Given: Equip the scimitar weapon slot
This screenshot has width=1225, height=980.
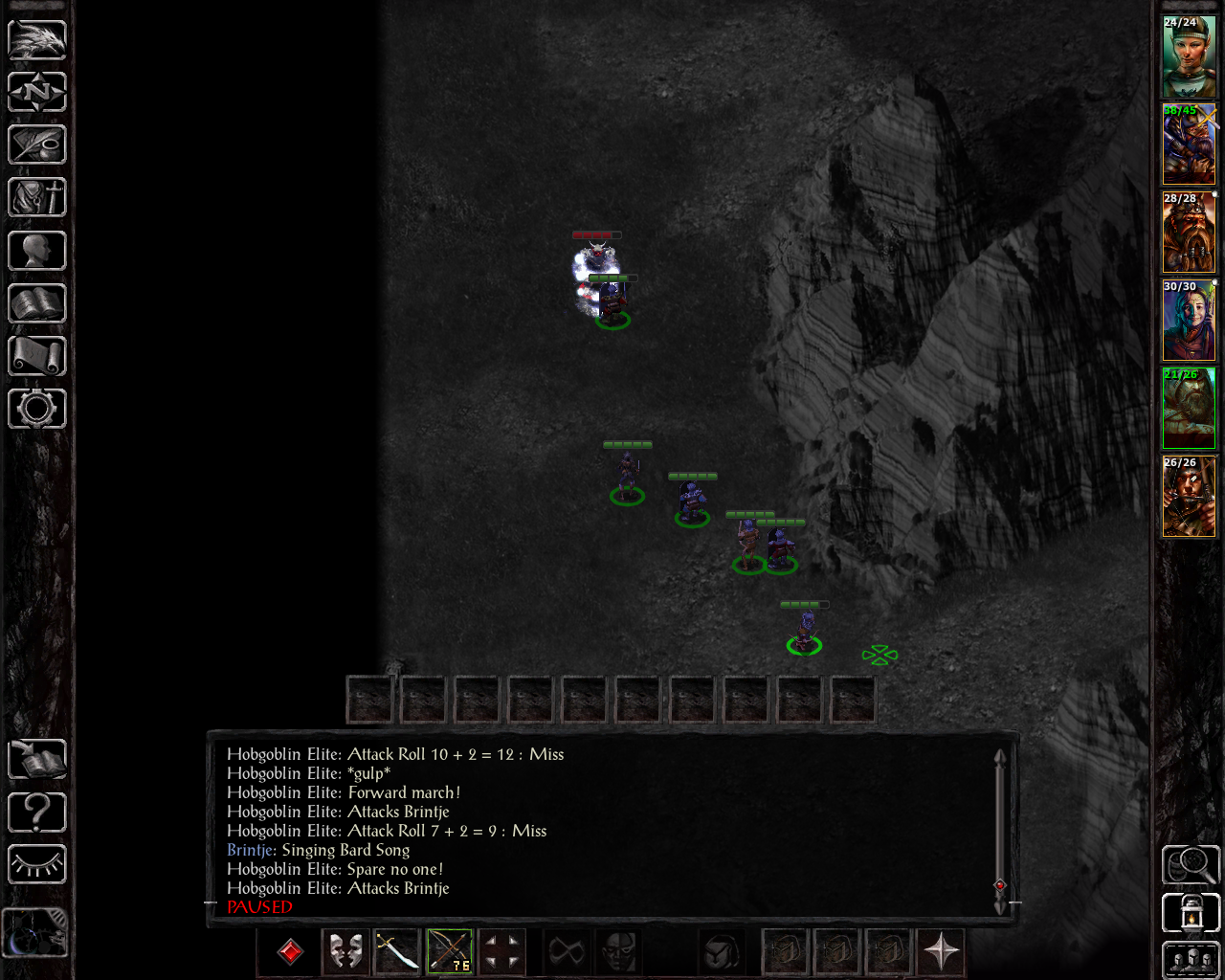Looking at the screenshot, I should tap(397, 951).
